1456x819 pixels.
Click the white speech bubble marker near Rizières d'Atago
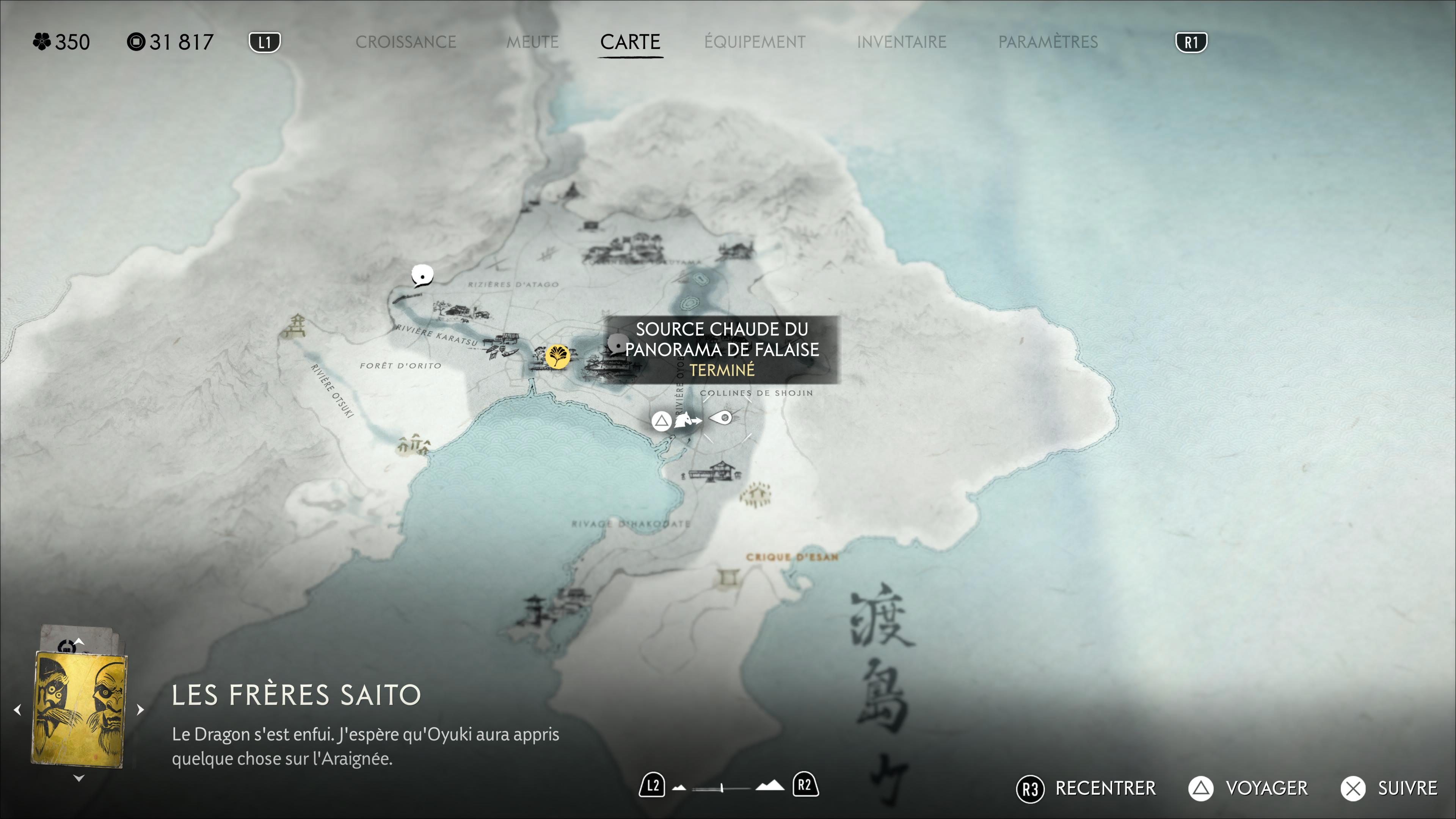pos(422,275)
